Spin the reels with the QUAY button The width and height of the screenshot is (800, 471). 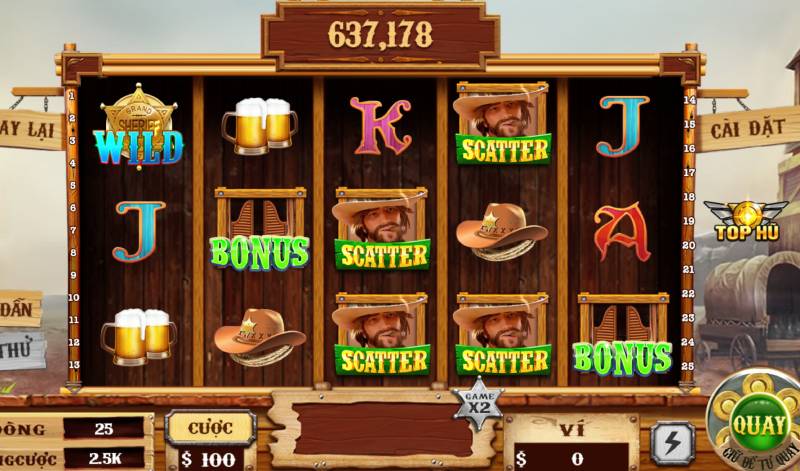click(x=757, y=422)
